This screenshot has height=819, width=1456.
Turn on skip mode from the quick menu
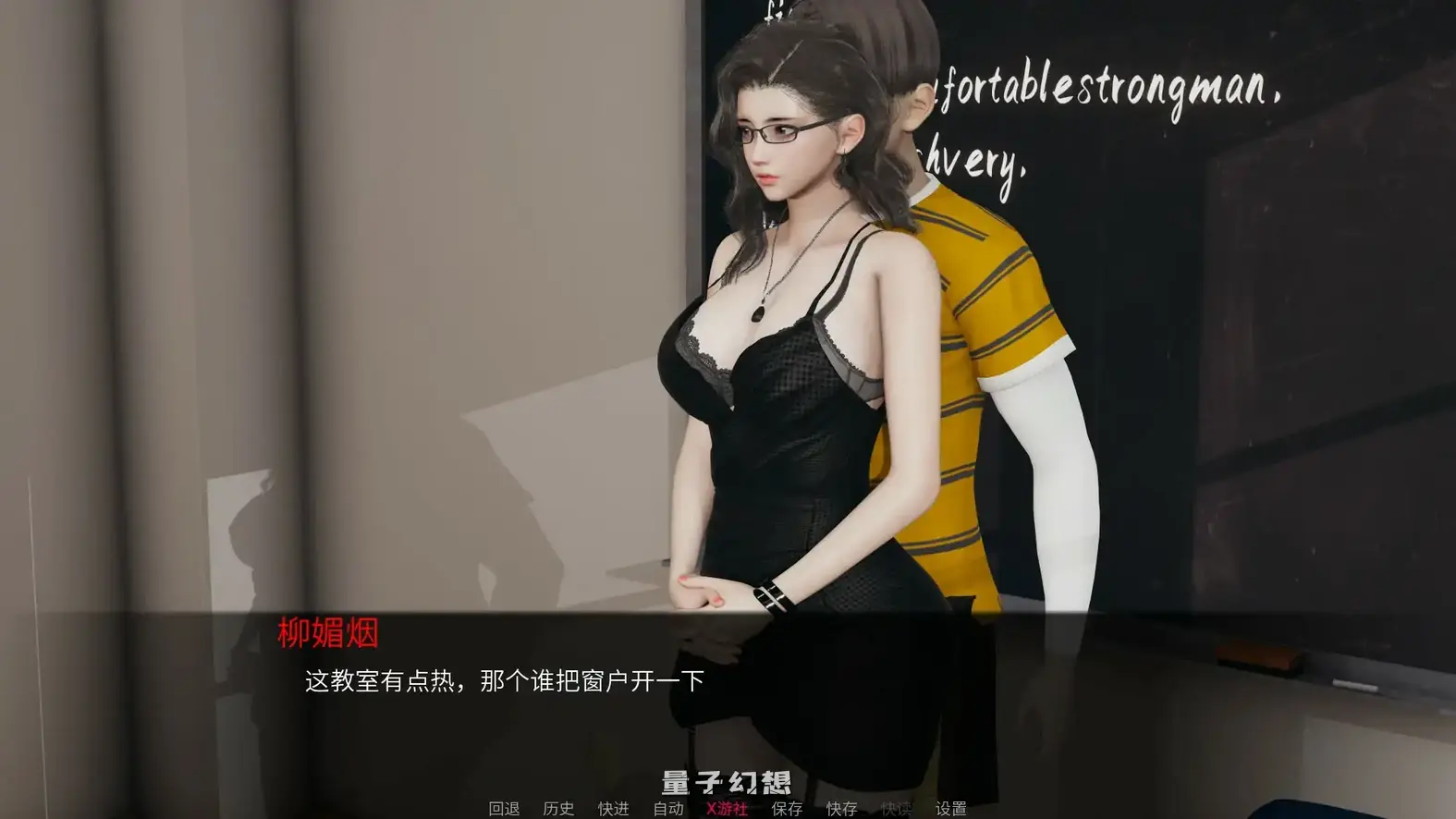[611, 807]
